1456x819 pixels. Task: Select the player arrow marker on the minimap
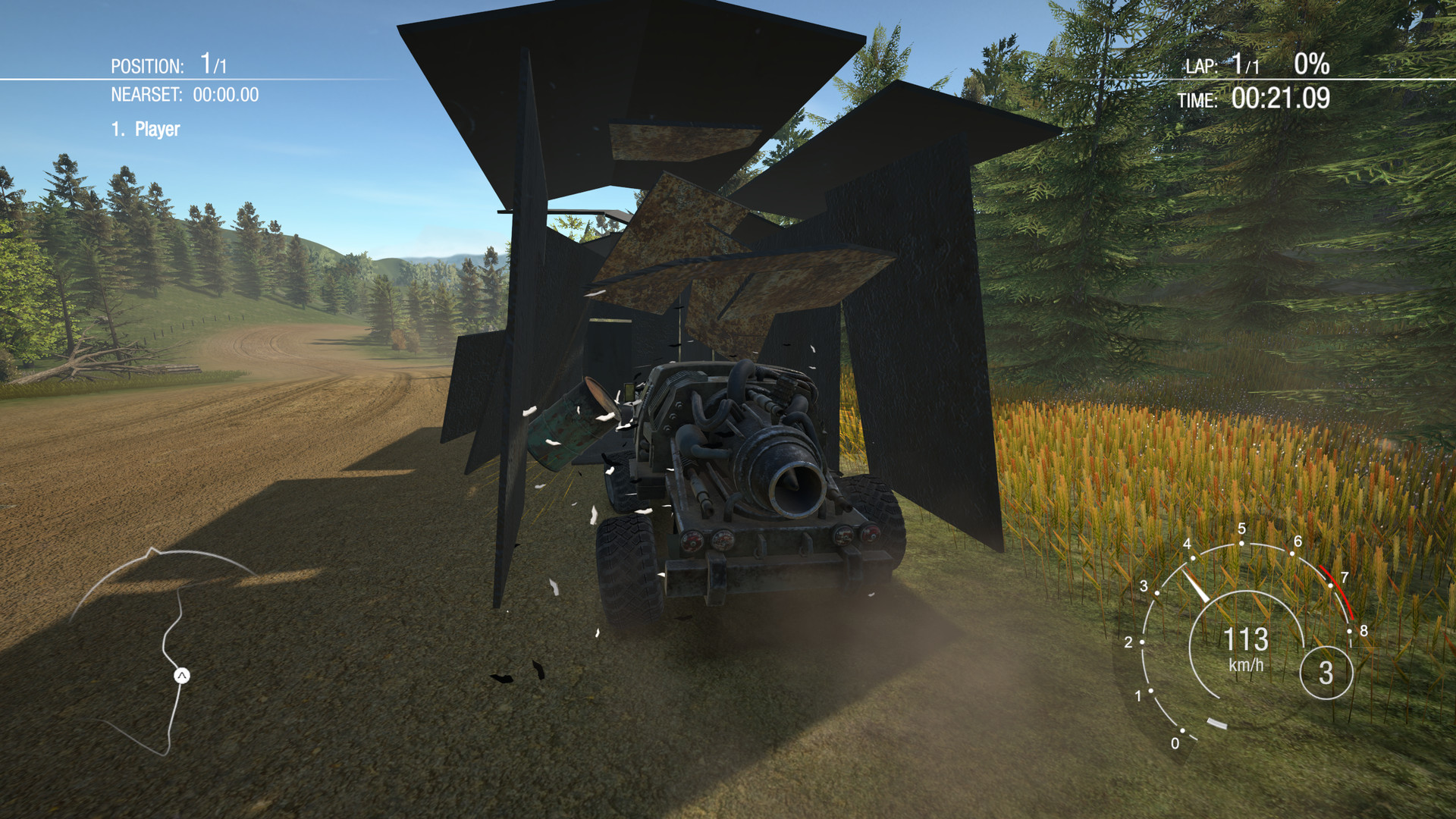click(x=181, y=675)
